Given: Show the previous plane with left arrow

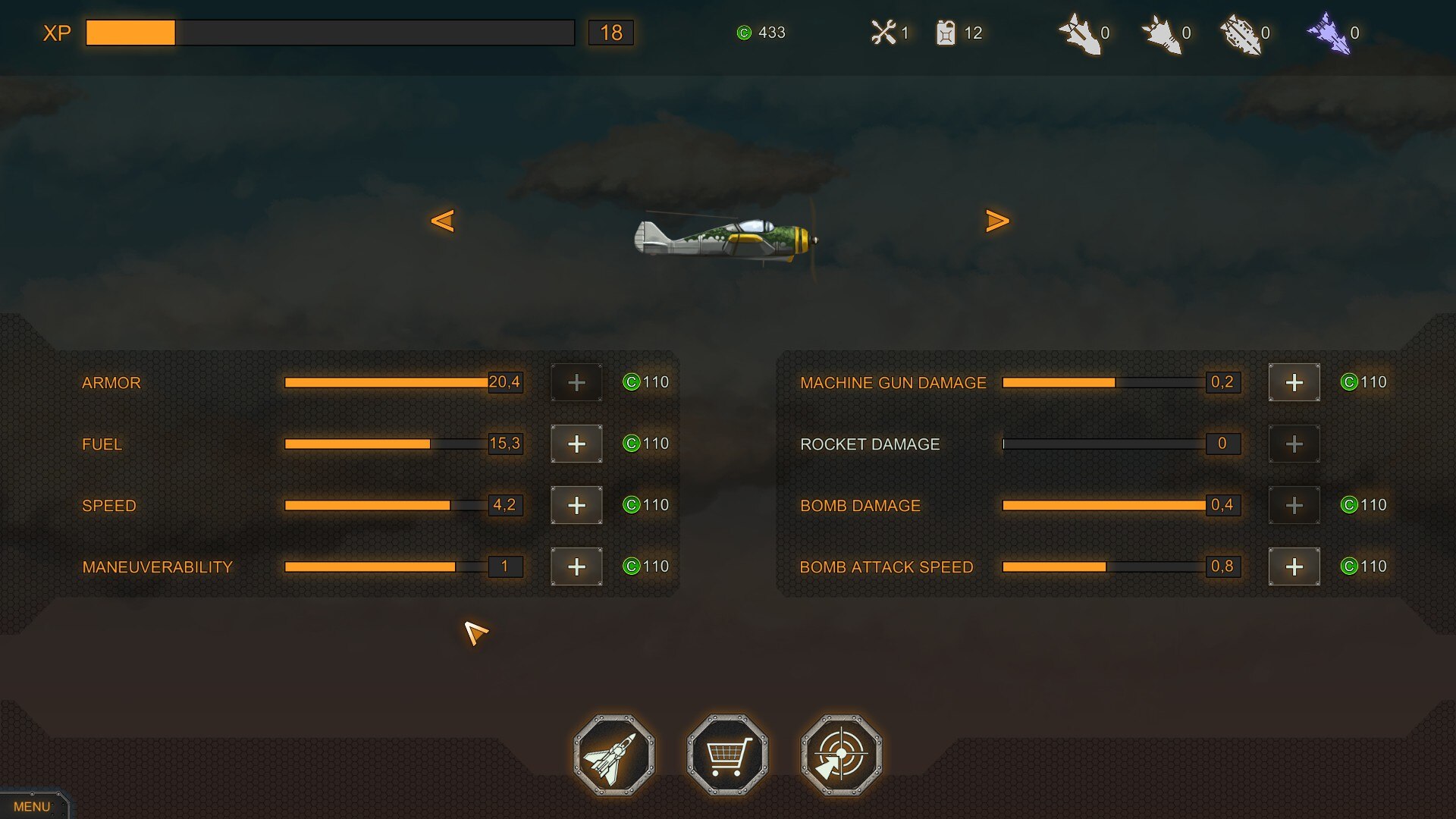Looking at the screenshot, I should [443, 221].
